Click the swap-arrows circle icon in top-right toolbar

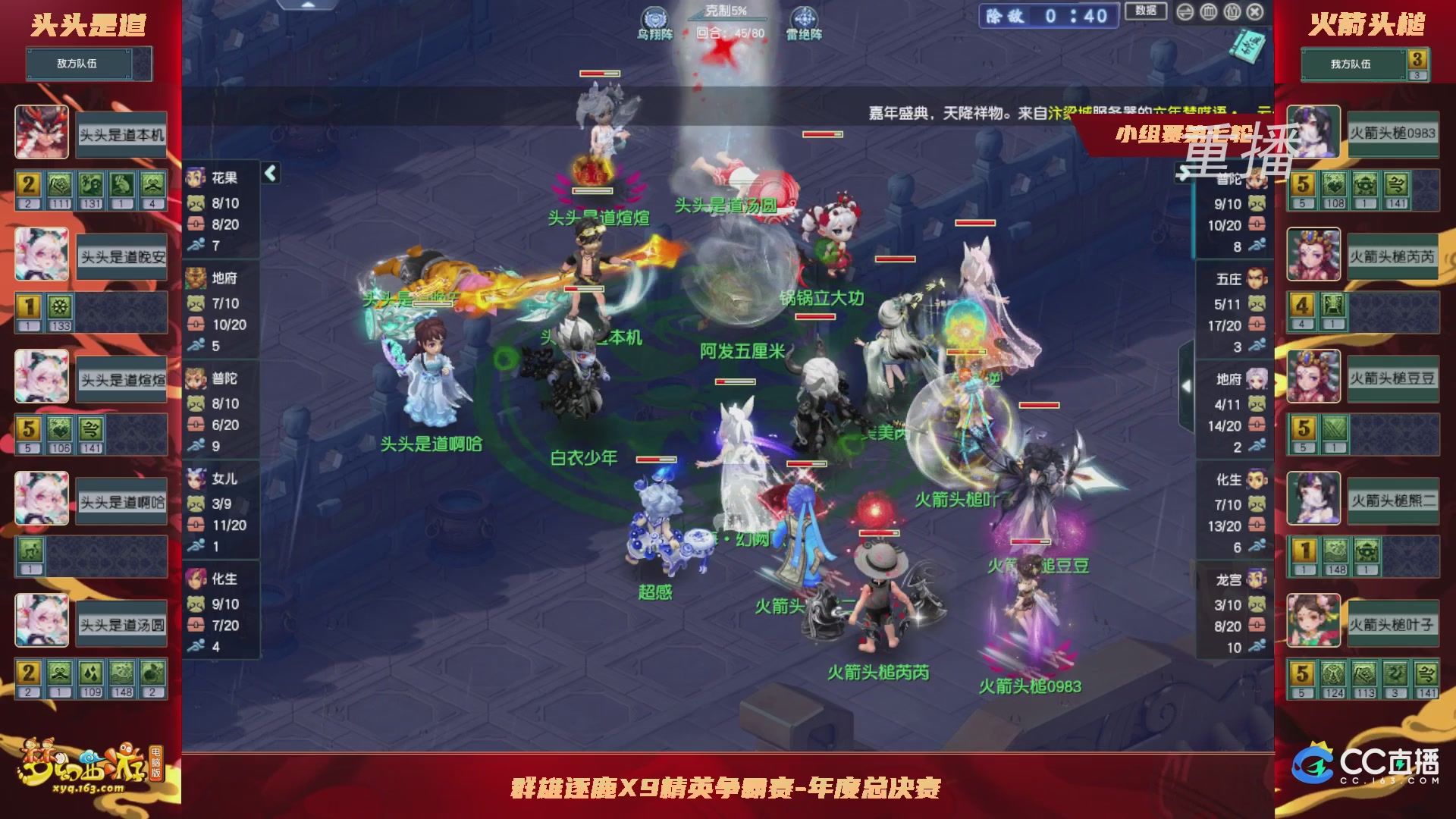pyautogui.click(x=1185, y=11)
